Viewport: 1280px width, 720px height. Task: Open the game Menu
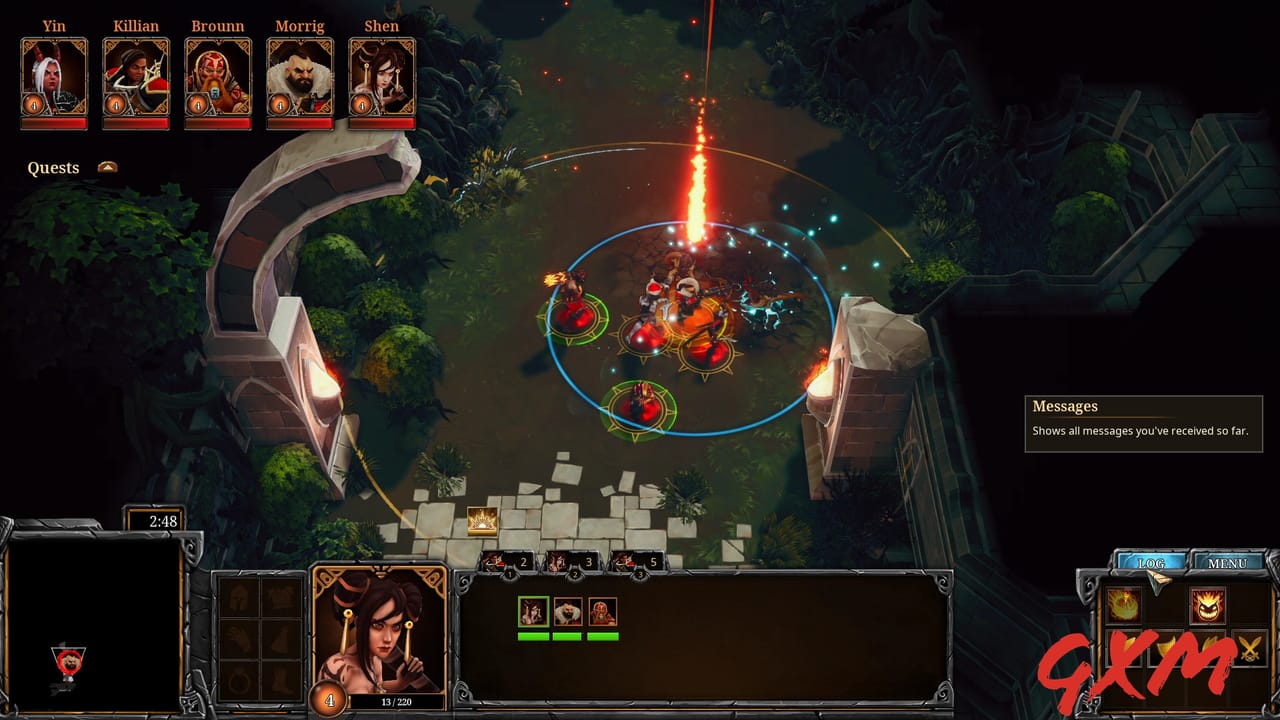point(1227,563)
